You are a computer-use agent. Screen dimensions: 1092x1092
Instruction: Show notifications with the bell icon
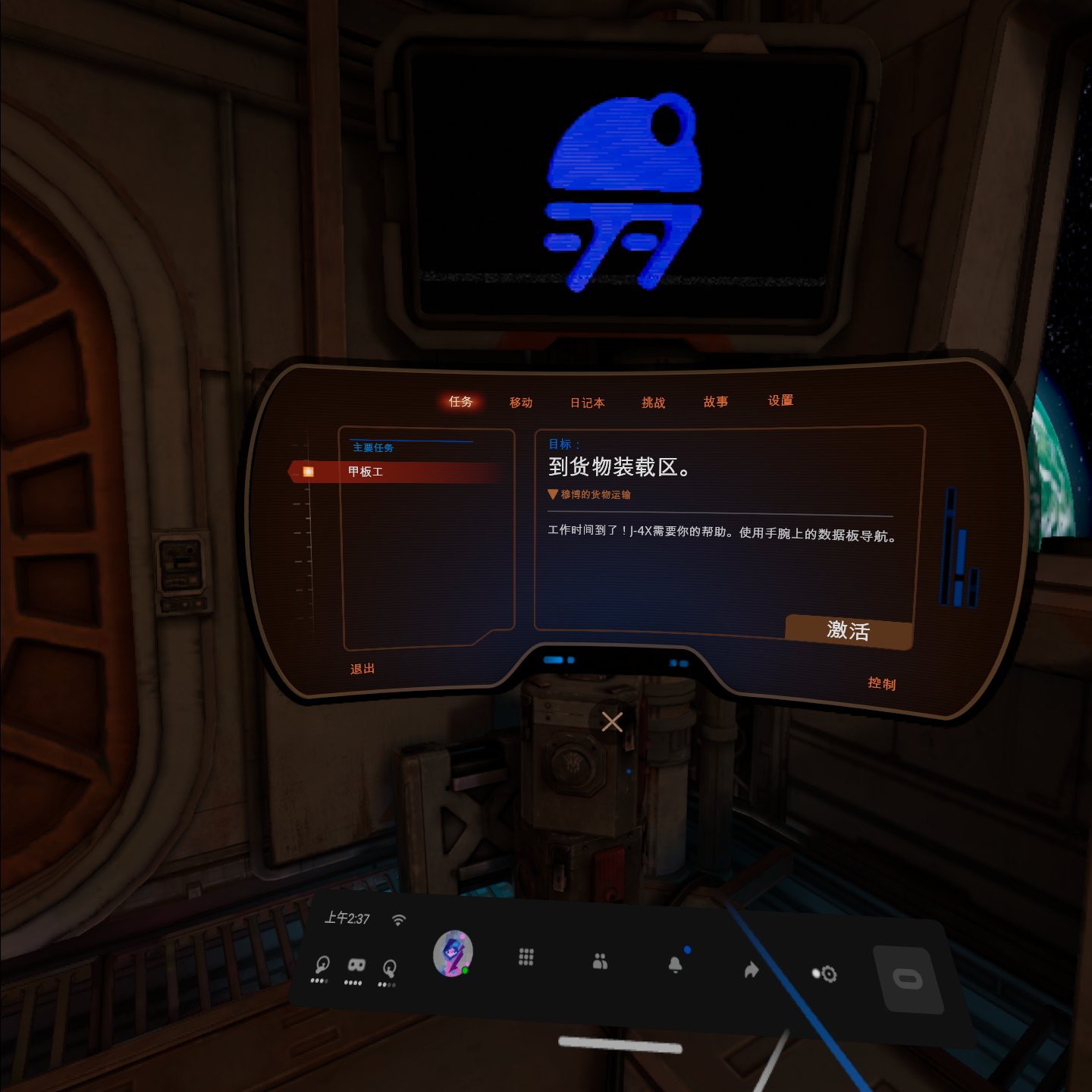(x=675, y=965)
